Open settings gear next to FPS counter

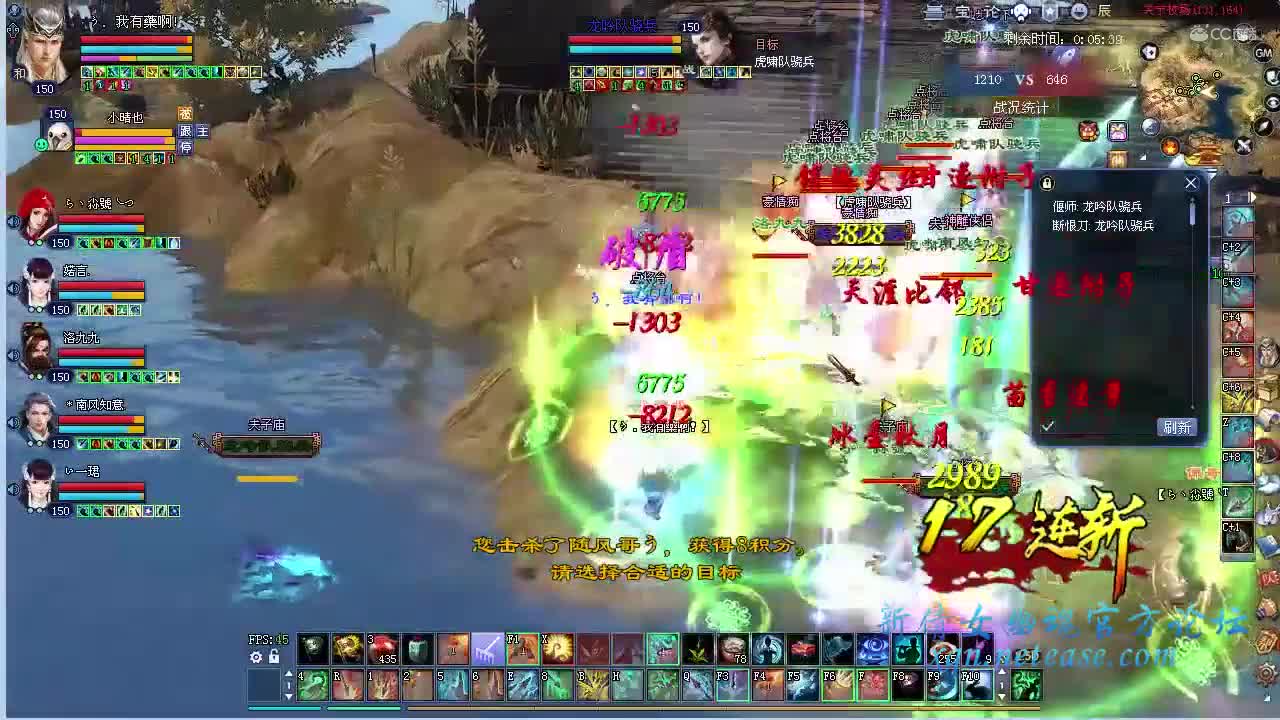(x=256, y=657)
